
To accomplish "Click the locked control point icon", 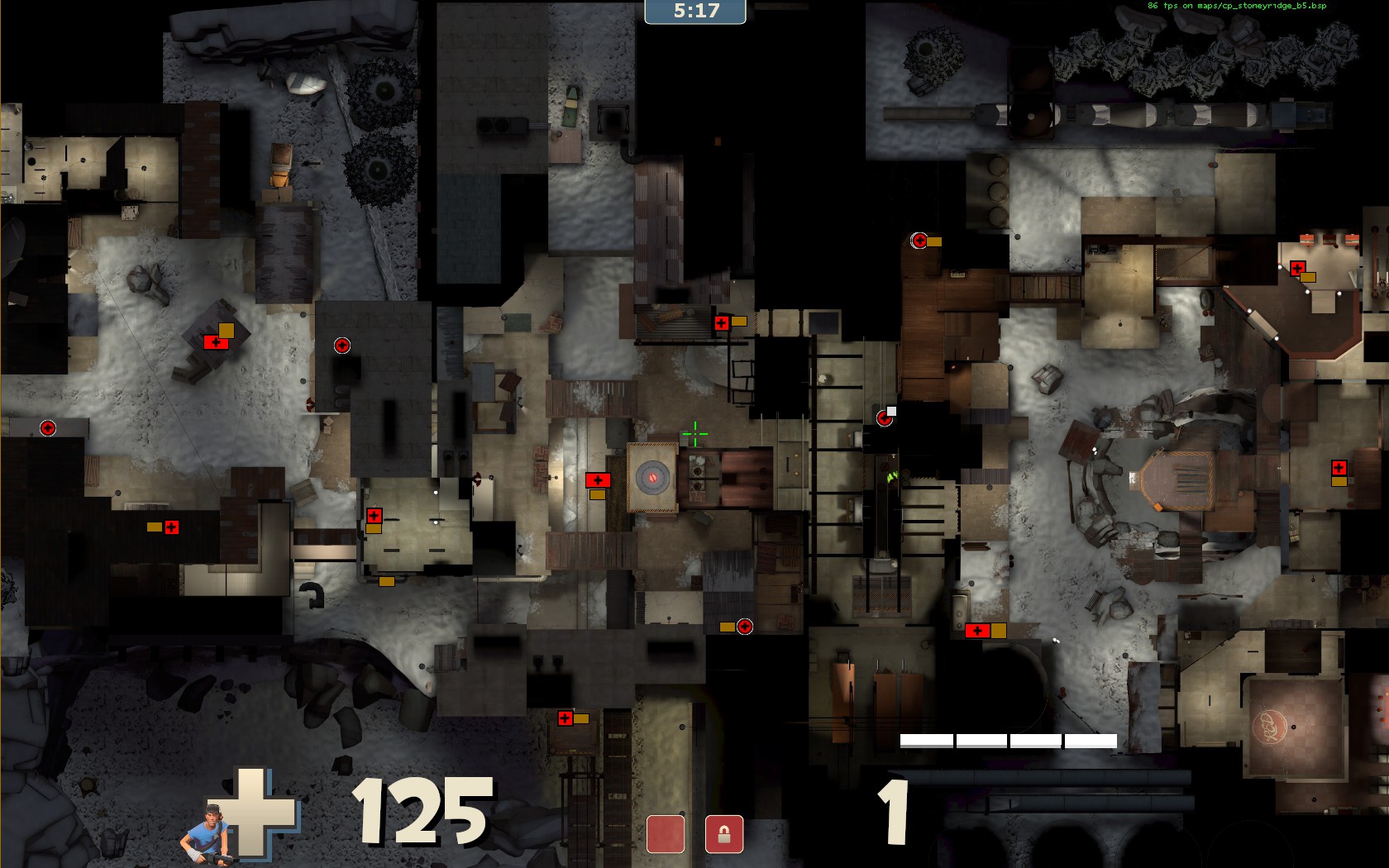I will click(723, 833).
